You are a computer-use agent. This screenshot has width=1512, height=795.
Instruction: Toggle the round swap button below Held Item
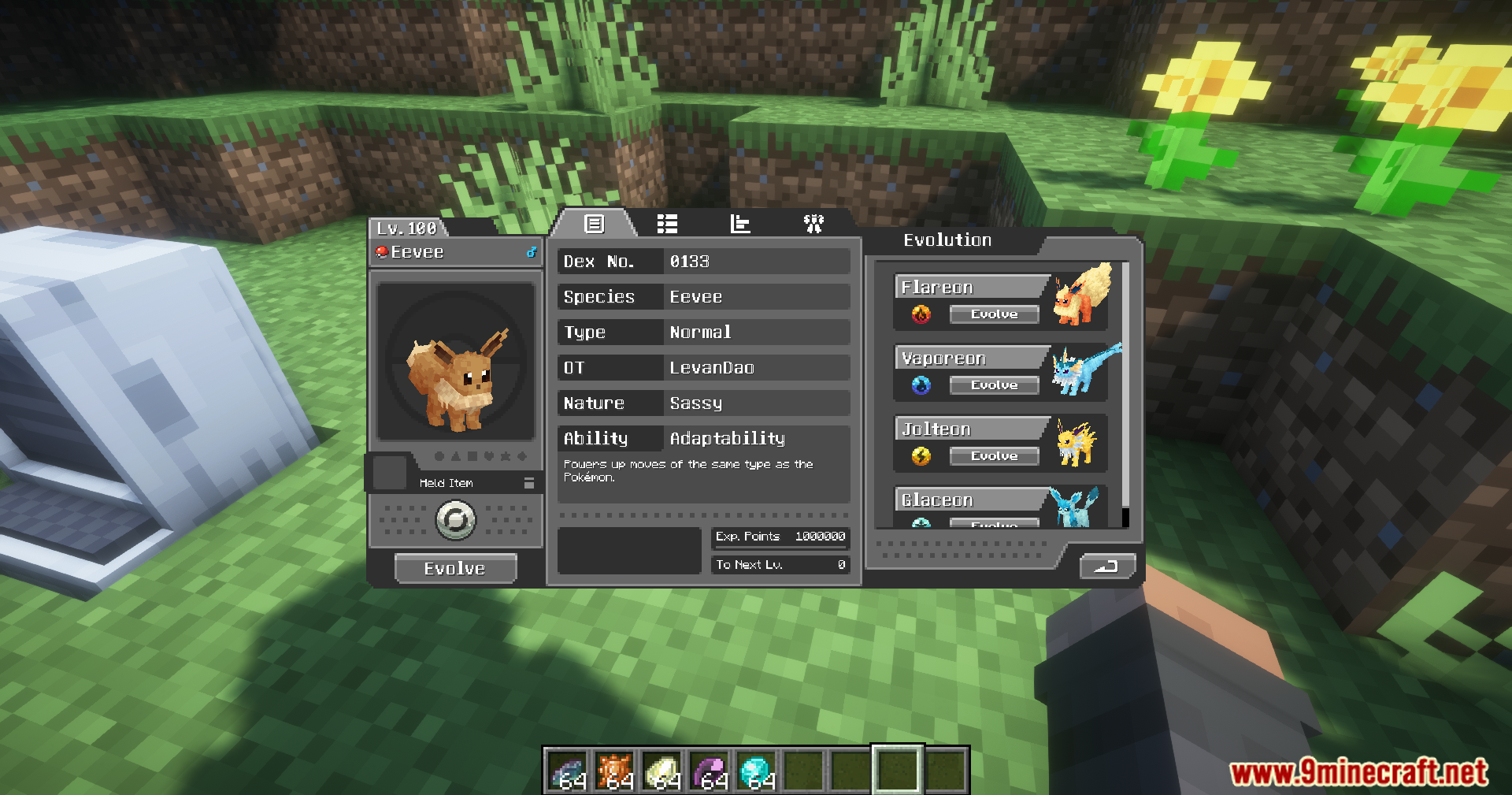(x=456, y=520)
